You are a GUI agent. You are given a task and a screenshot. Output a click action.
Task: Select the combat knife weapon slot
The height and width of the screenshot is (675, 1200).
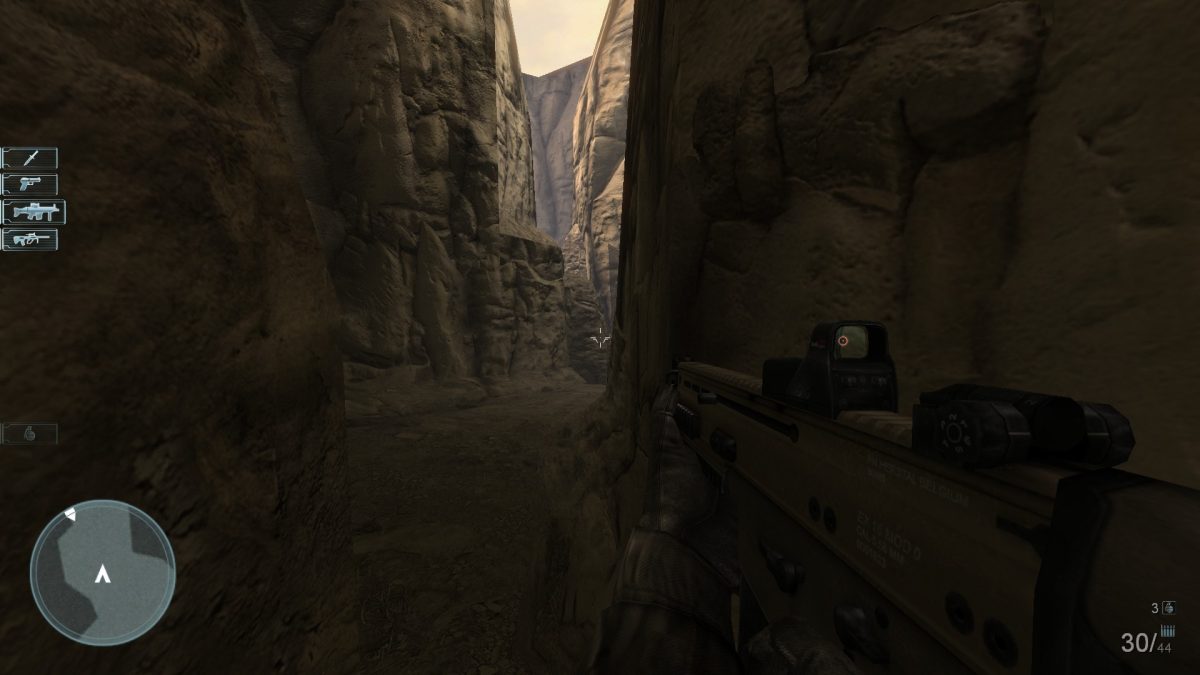(30, 158)
